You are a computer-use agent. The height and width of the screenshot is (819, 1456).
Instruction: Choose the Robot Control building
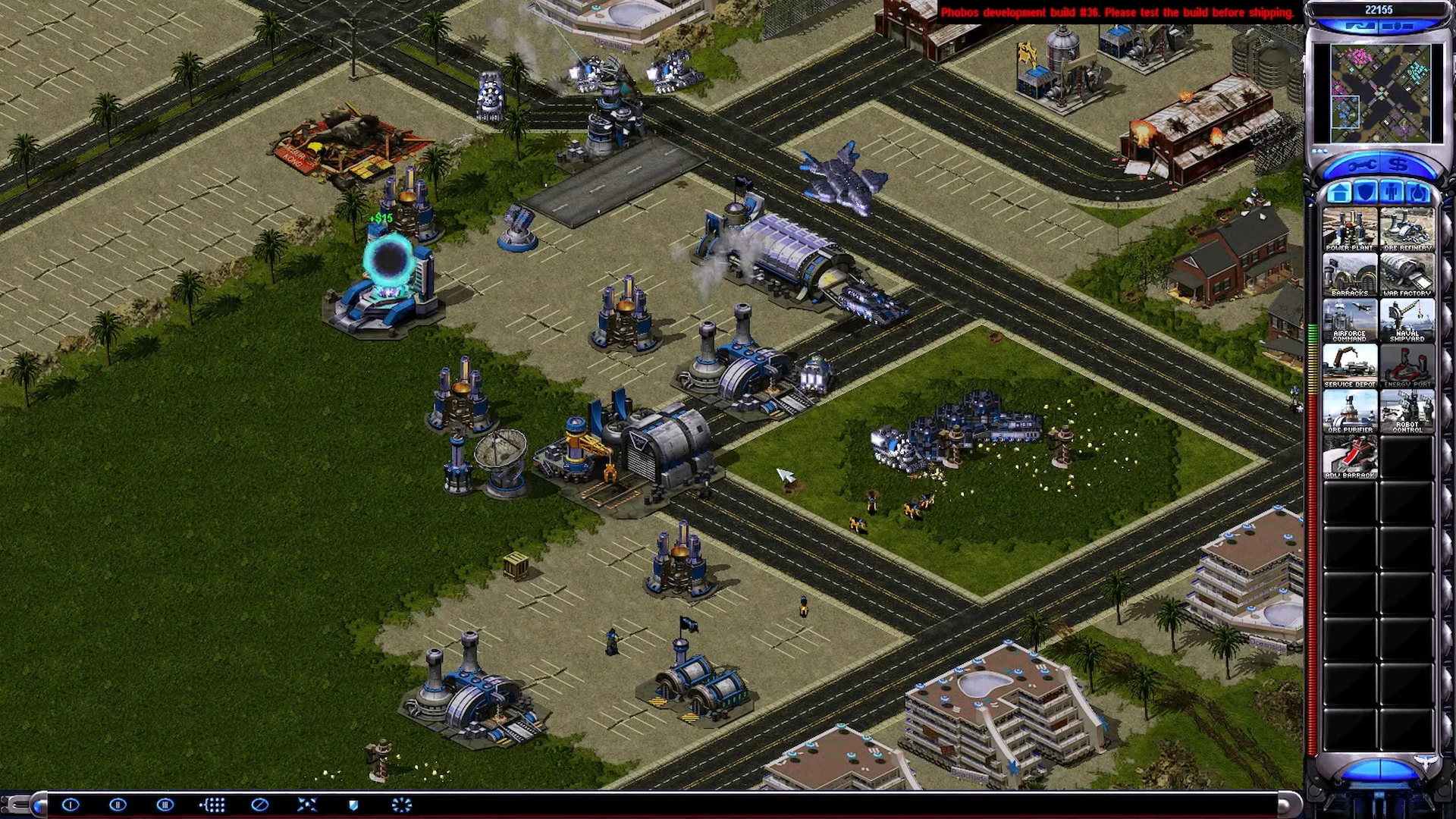coord(1407,410)
